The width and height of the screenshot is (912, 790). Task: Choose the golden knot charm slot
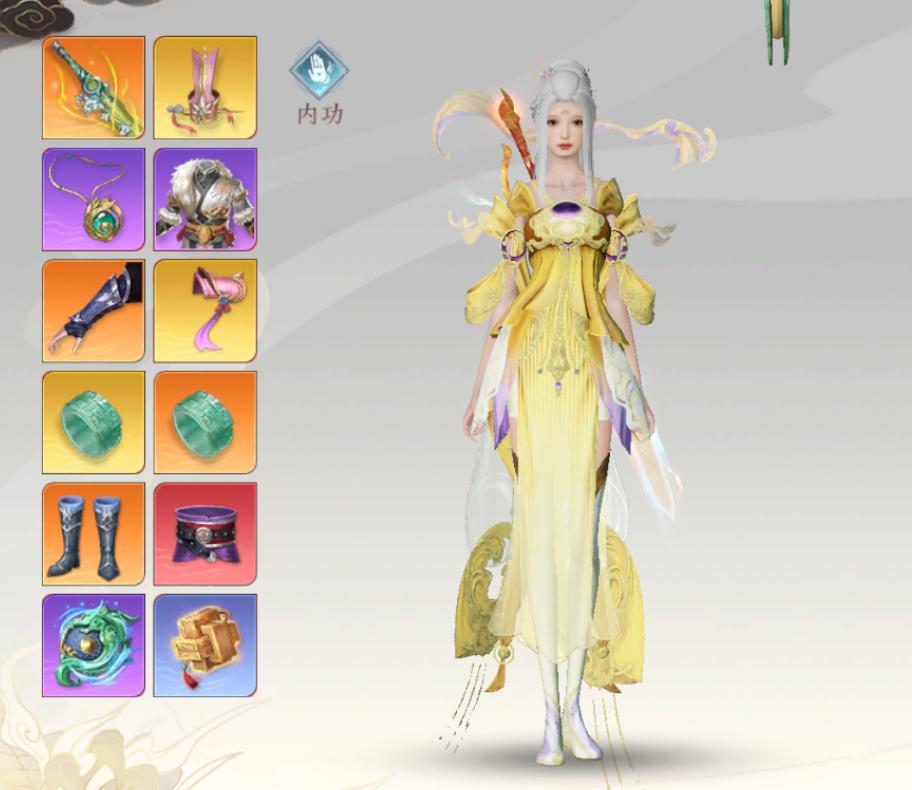pyautogui.click(x=205, y=645)
